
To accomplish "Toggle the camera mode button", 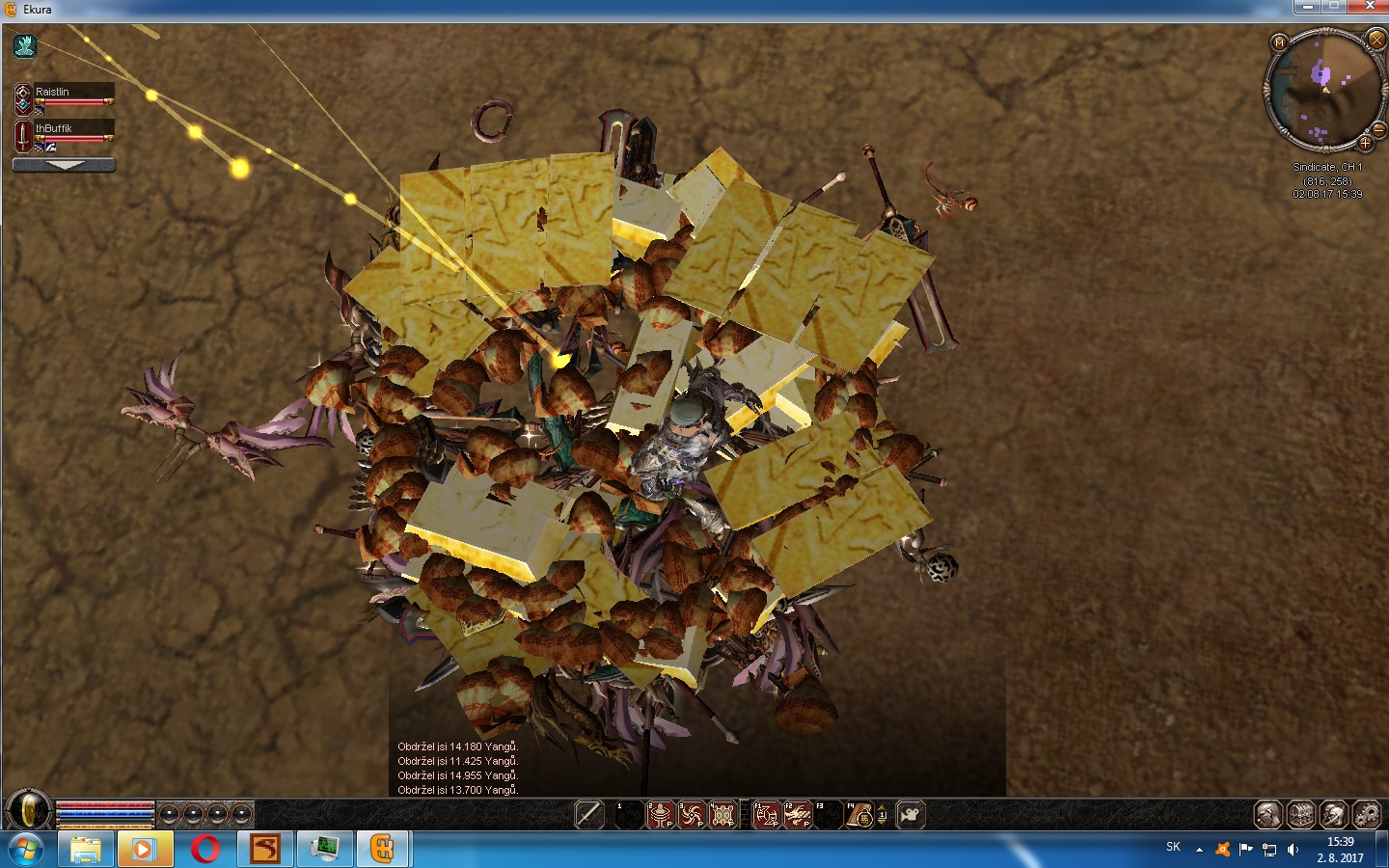I will 911,815.
